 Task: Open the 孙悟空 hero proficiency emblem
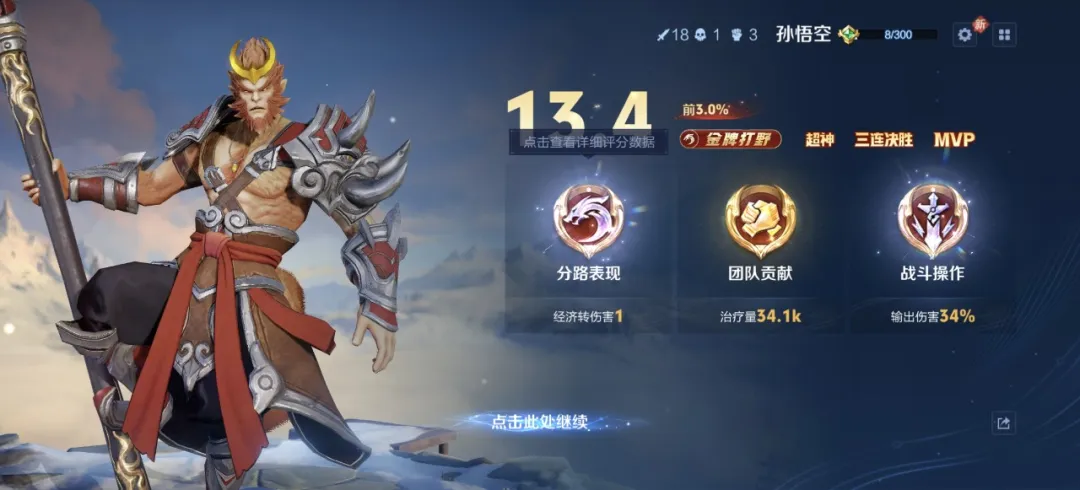[x=848, y=35]
